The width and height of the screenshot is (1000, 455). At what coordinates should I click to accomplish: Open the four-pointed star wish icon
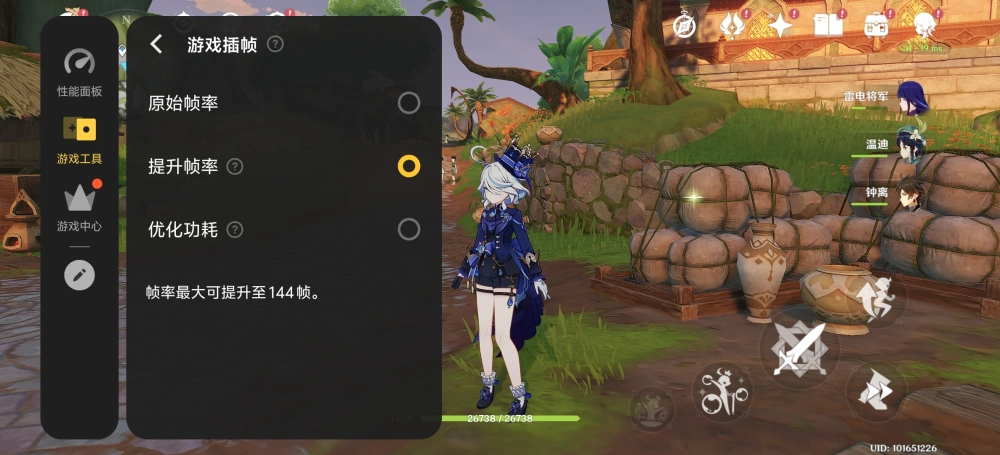(779, 25)
